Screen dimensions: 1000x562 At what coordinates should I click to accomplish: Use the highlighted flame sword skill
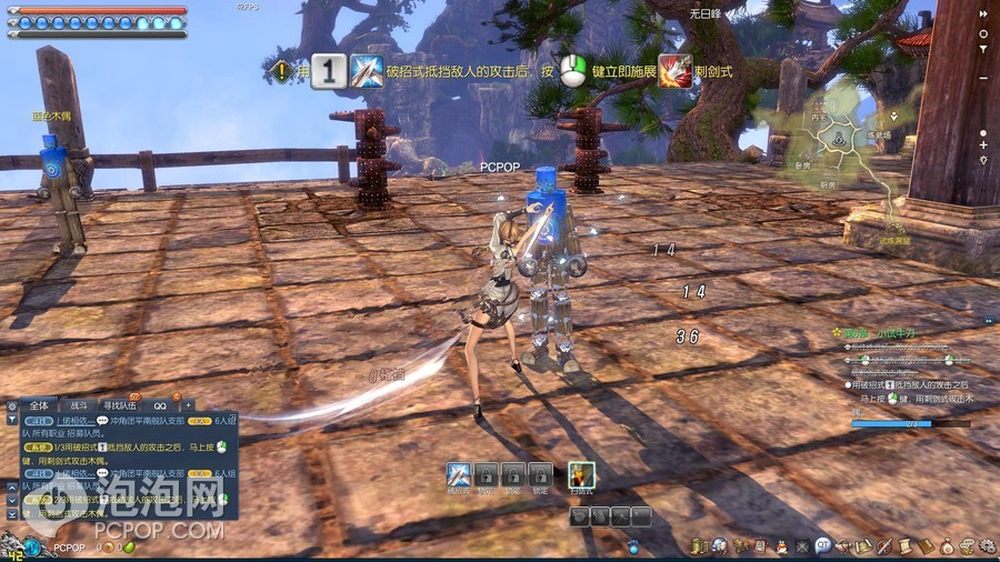(581, 475)
